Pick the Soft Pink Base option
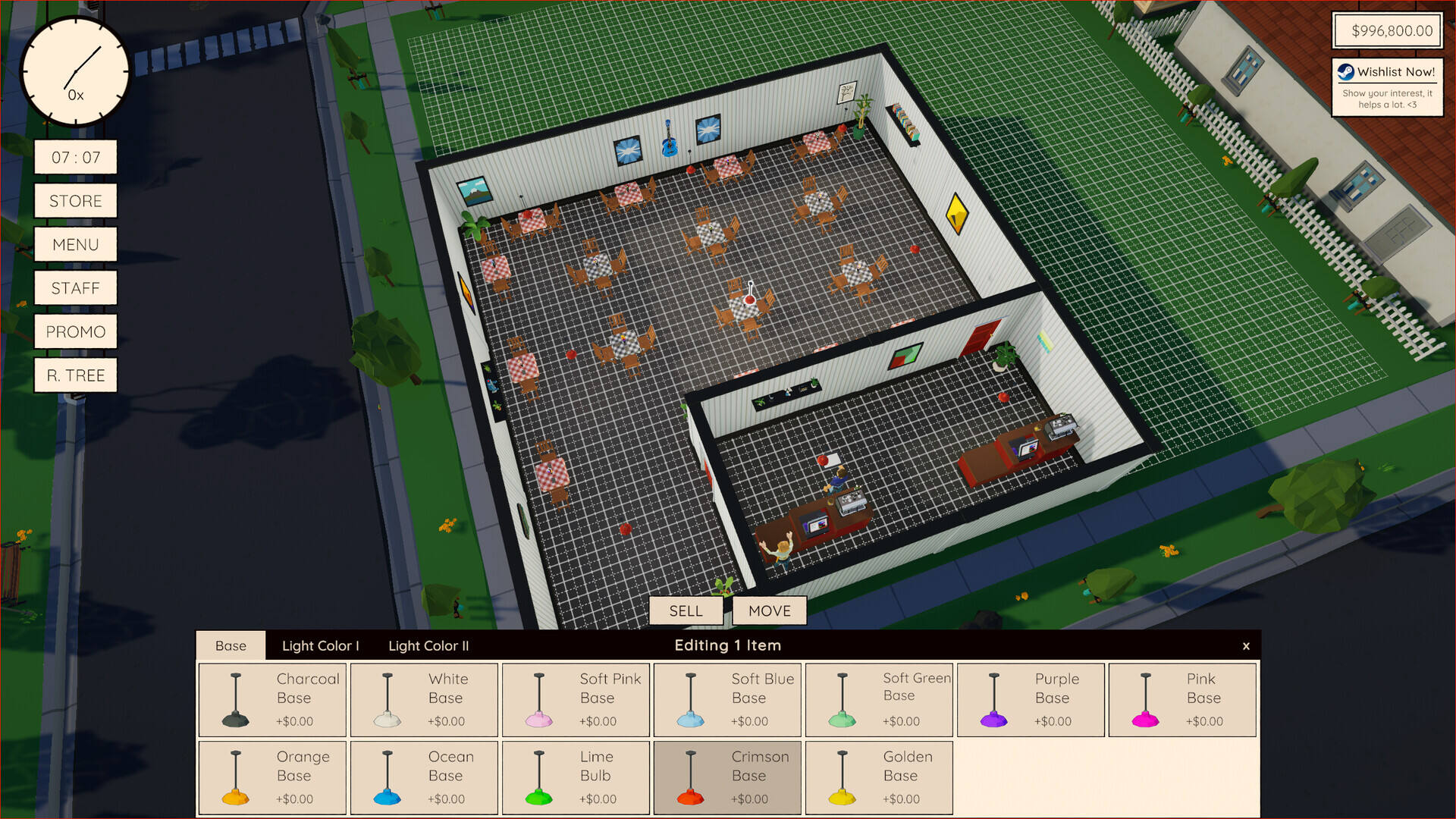Viewport: 1456px width, 819px height. (576, 699)
